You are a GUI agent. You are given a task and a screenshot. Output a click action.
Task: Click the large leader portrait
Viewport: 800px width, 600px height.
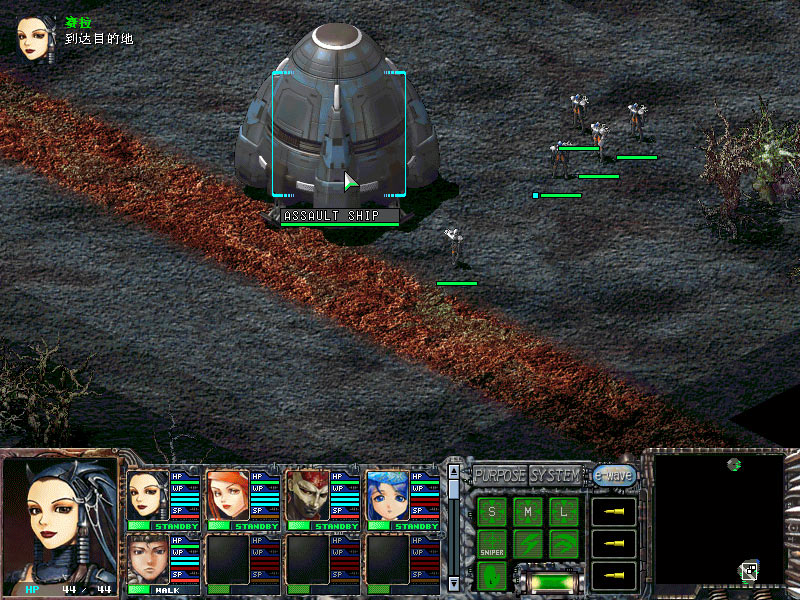coord(58,518)
